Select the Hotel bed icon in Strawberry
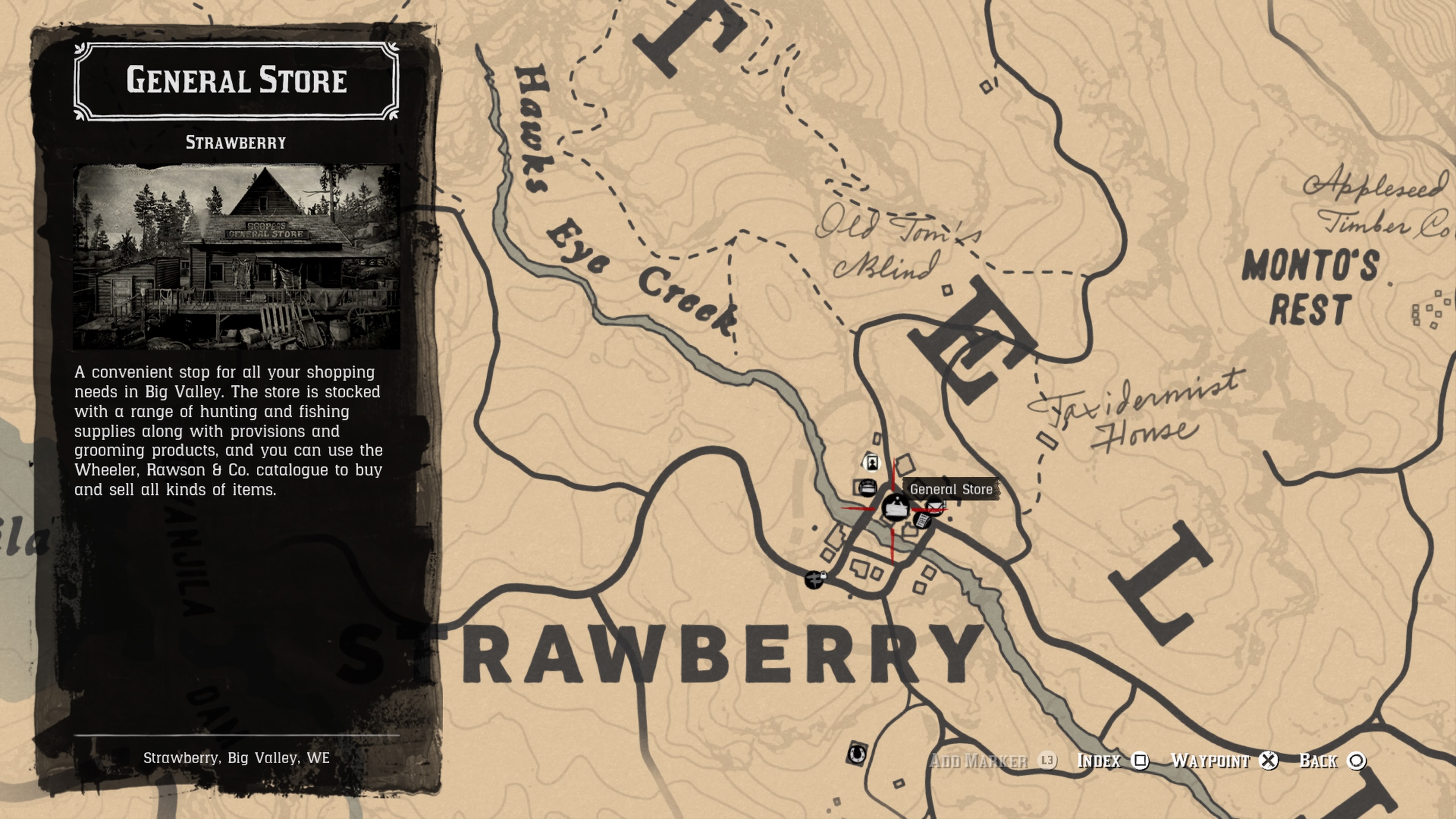 pyautogui.click(x=868, y=487)
